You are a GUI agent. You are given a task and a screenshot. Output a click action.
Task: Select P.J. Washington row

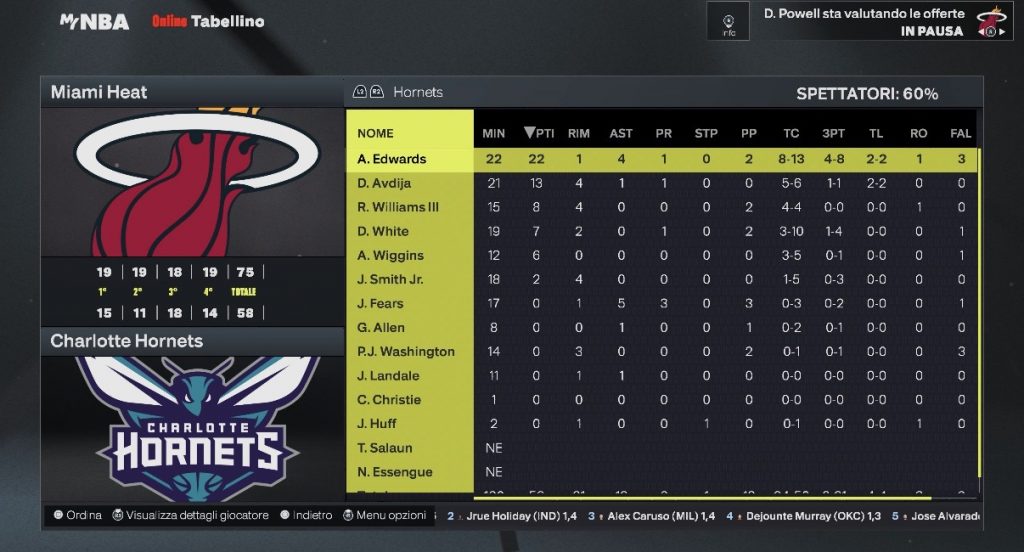click(x=406, y=351)
